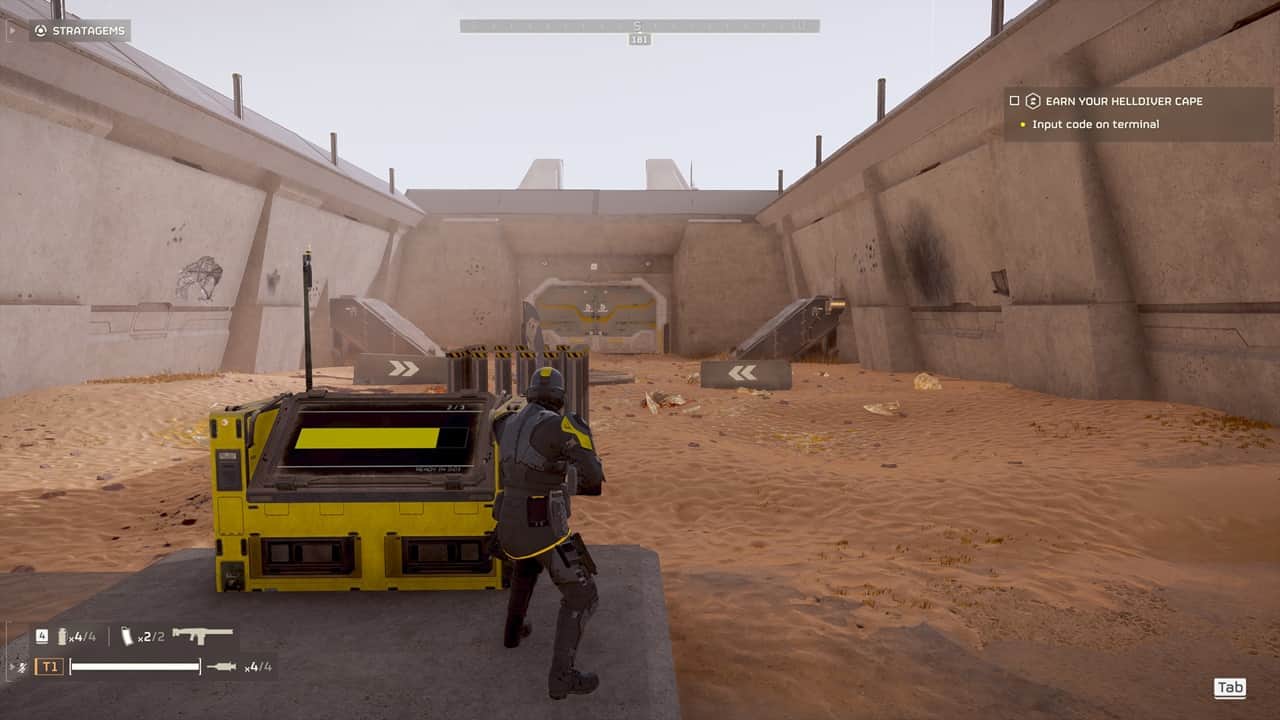
Task: Toggle the EARN YOUR HELLDIVER CAPE objective checkbox
Action: pos(1014,101)
